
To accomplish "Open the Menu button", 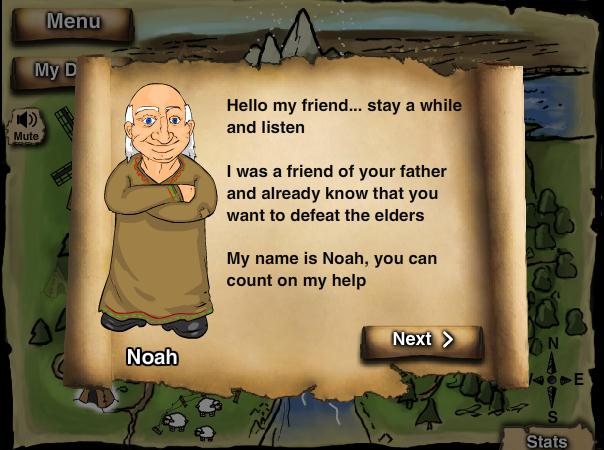I will [x=73, y=22].
